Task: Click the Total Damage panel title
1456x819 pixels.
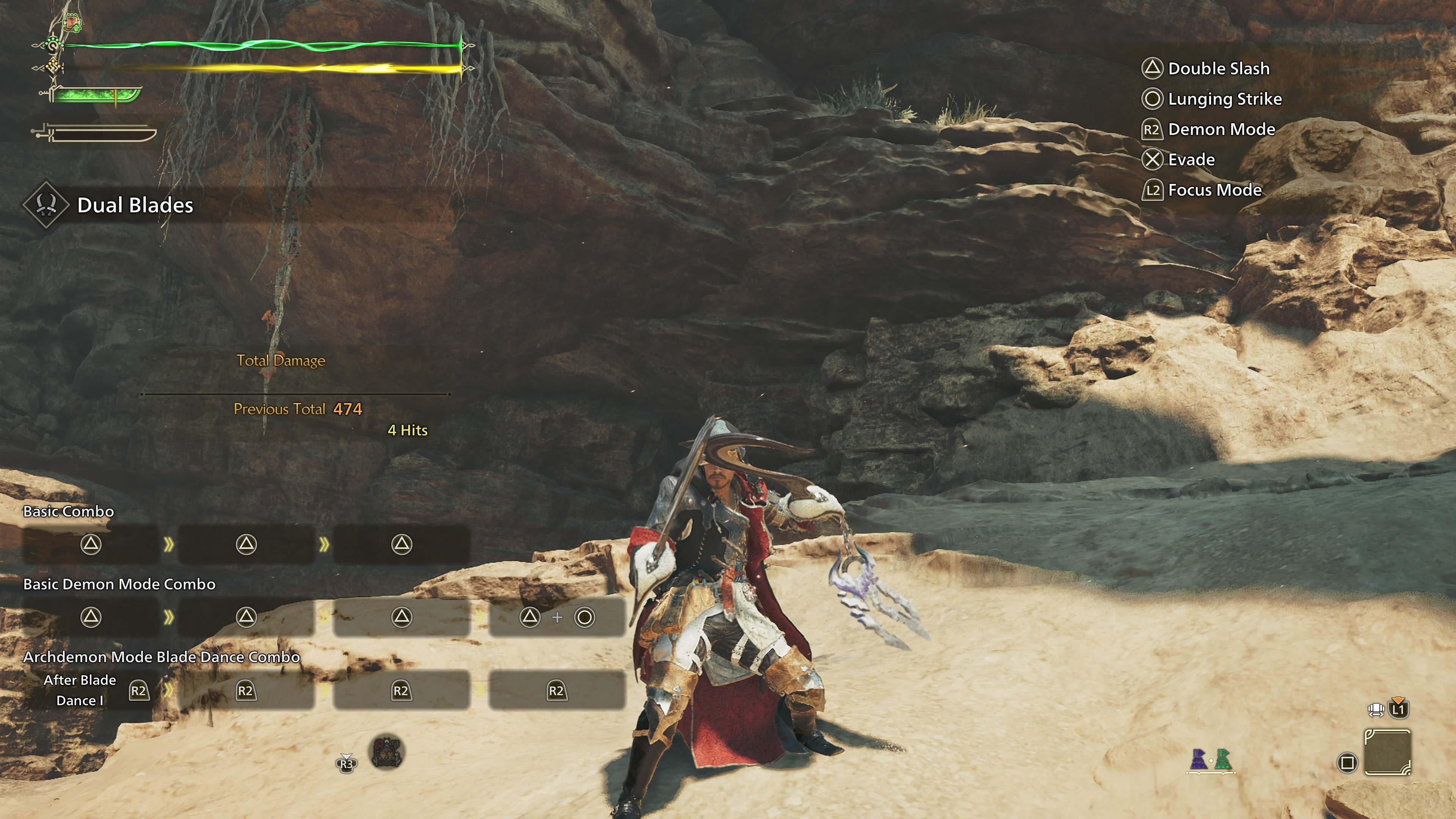Action: (281, 361)
